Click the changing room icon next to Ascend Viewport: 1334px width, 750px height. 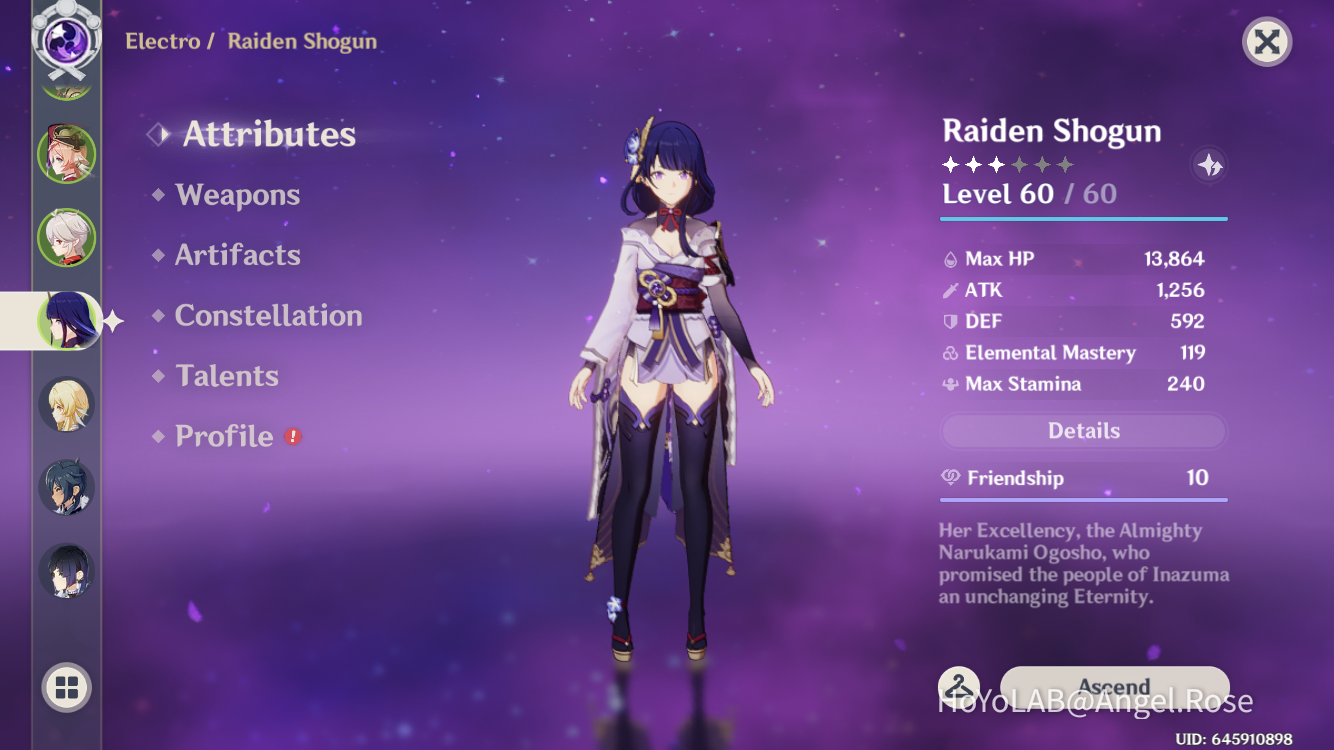point(958,686)
